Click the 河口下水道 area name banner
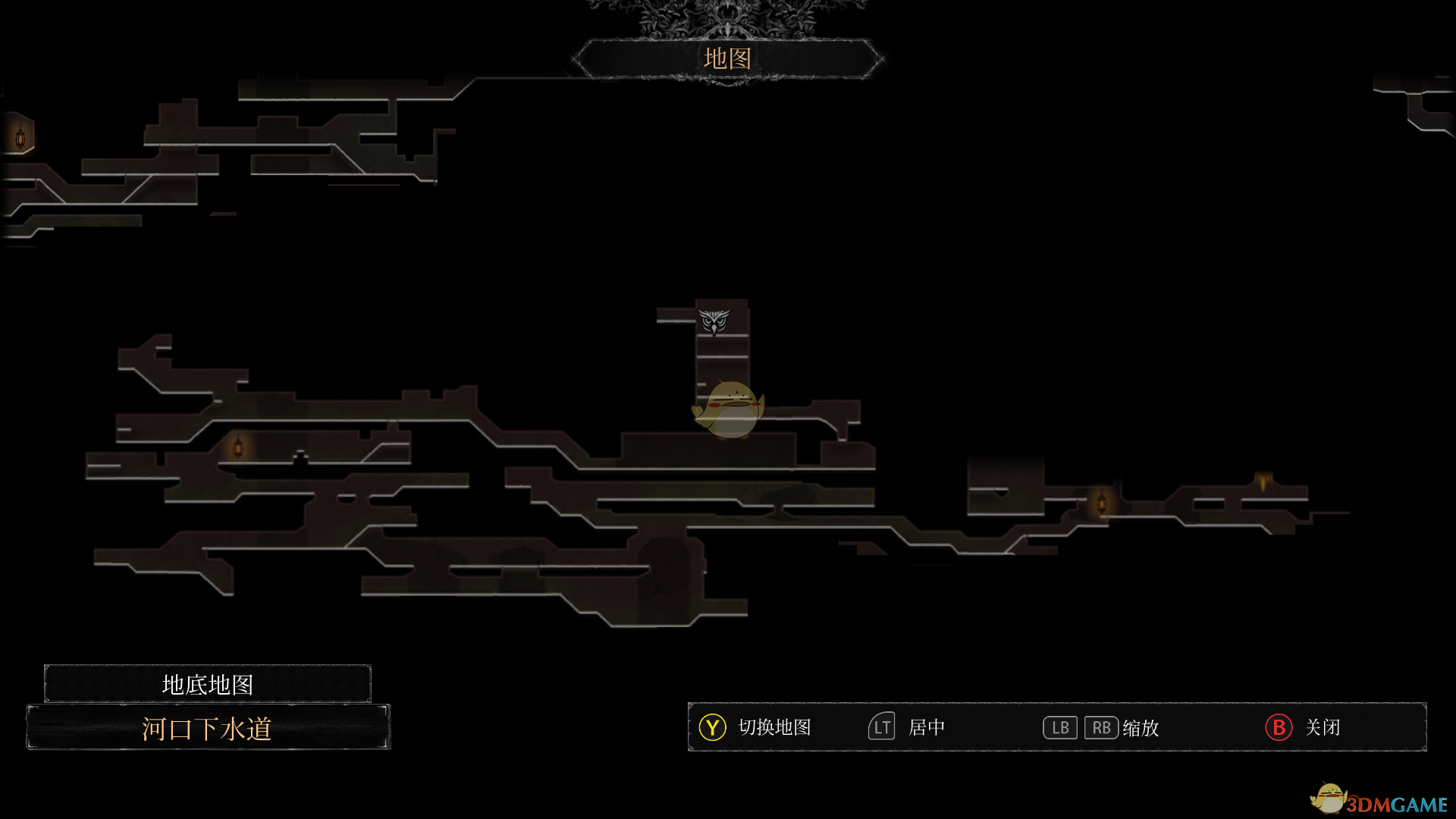The width and height of the screenshot is (1456, 819). click(x=208, y=728)
